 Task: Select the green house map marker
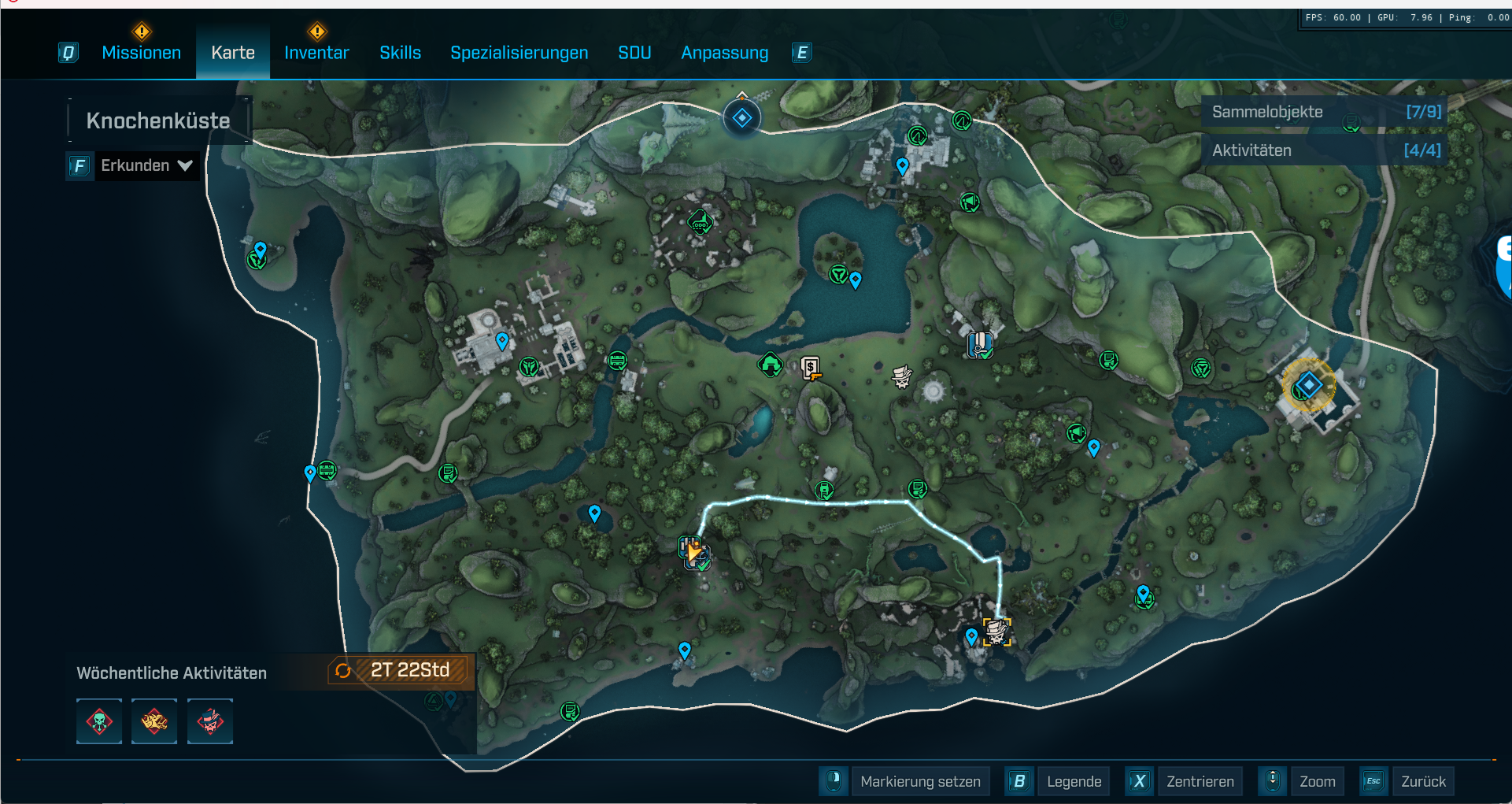coord(770,365)
